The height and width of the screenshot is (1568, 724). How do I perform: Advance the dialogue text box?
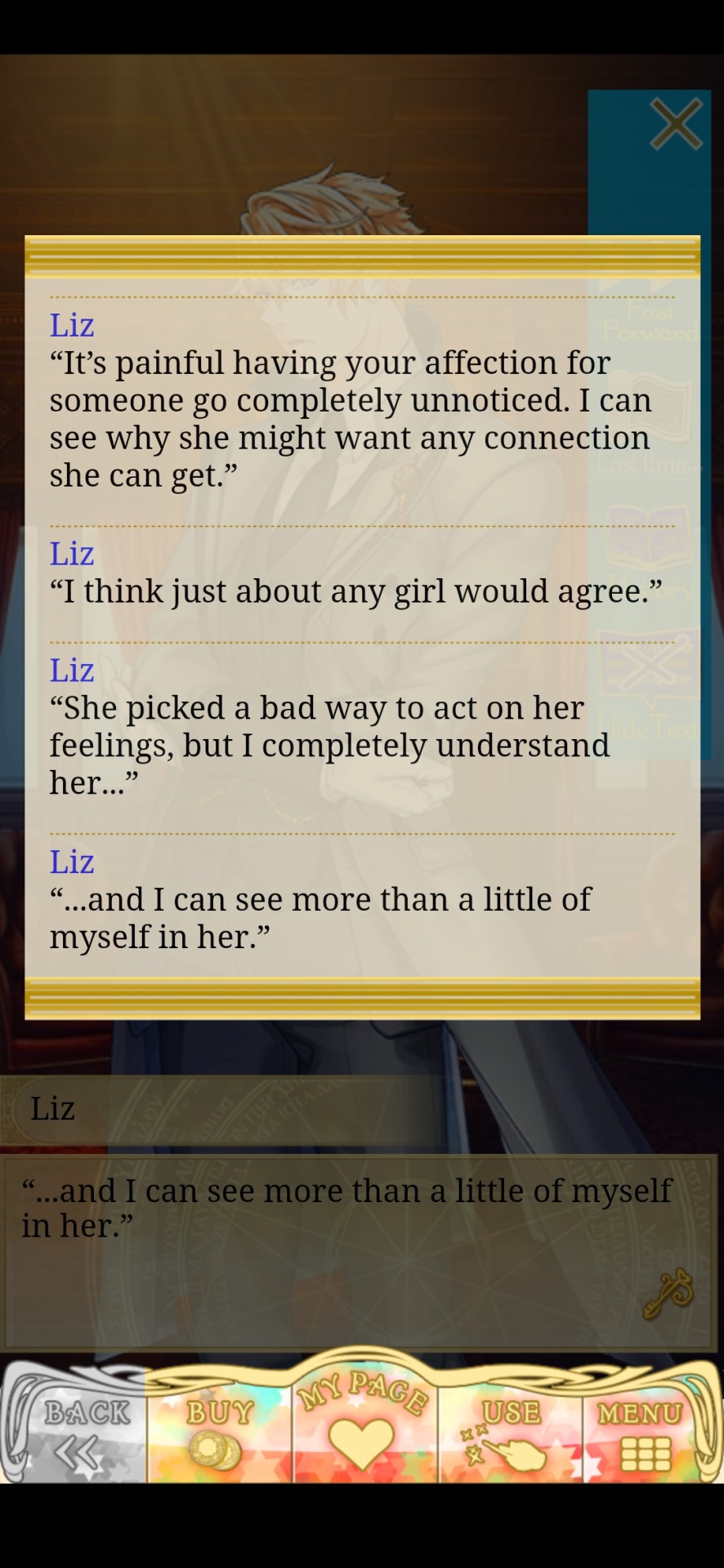click(360, 1249)
